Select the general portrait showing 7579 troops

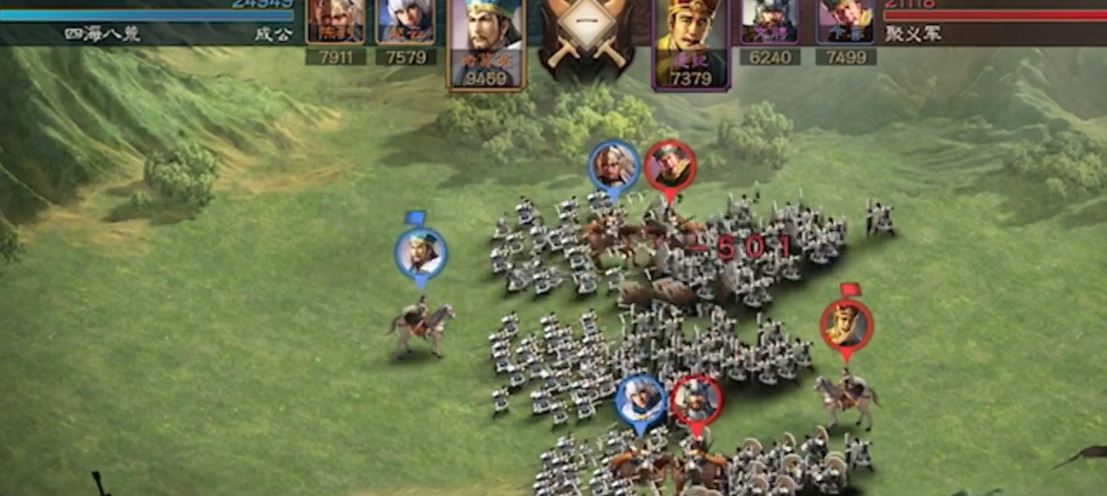point(405,22)
